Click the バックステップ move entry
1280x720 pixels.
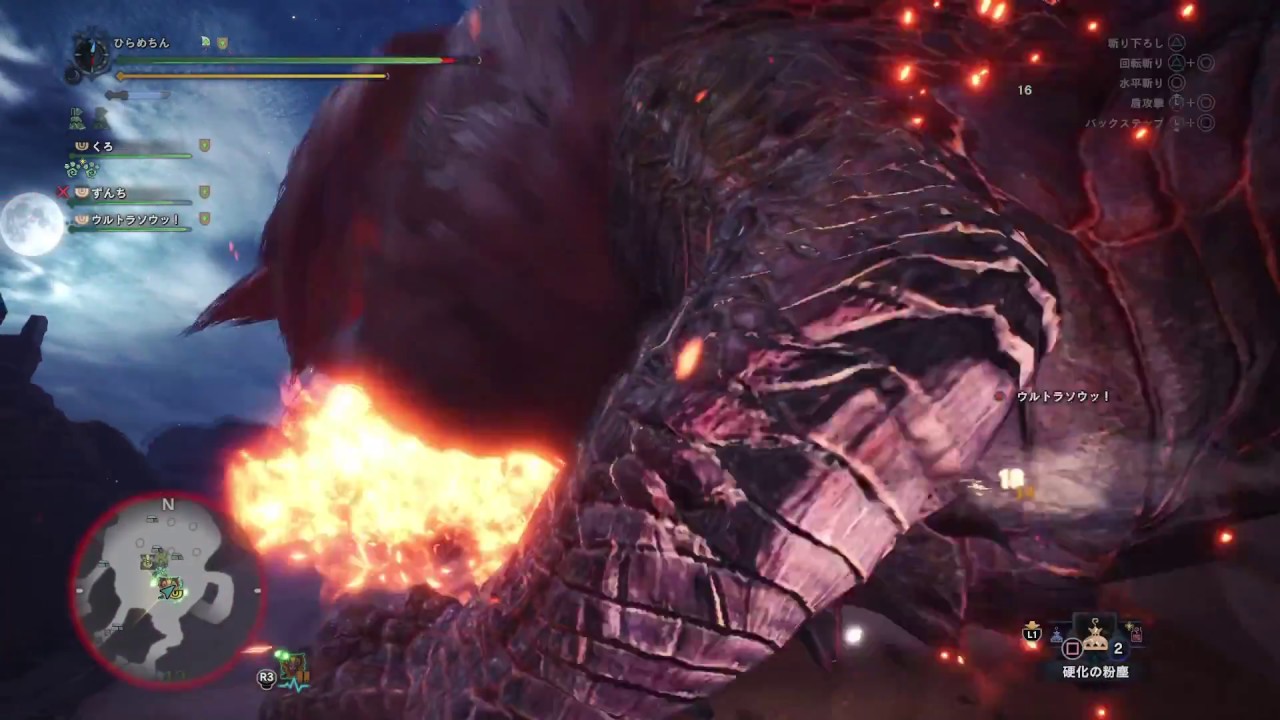1127,121
